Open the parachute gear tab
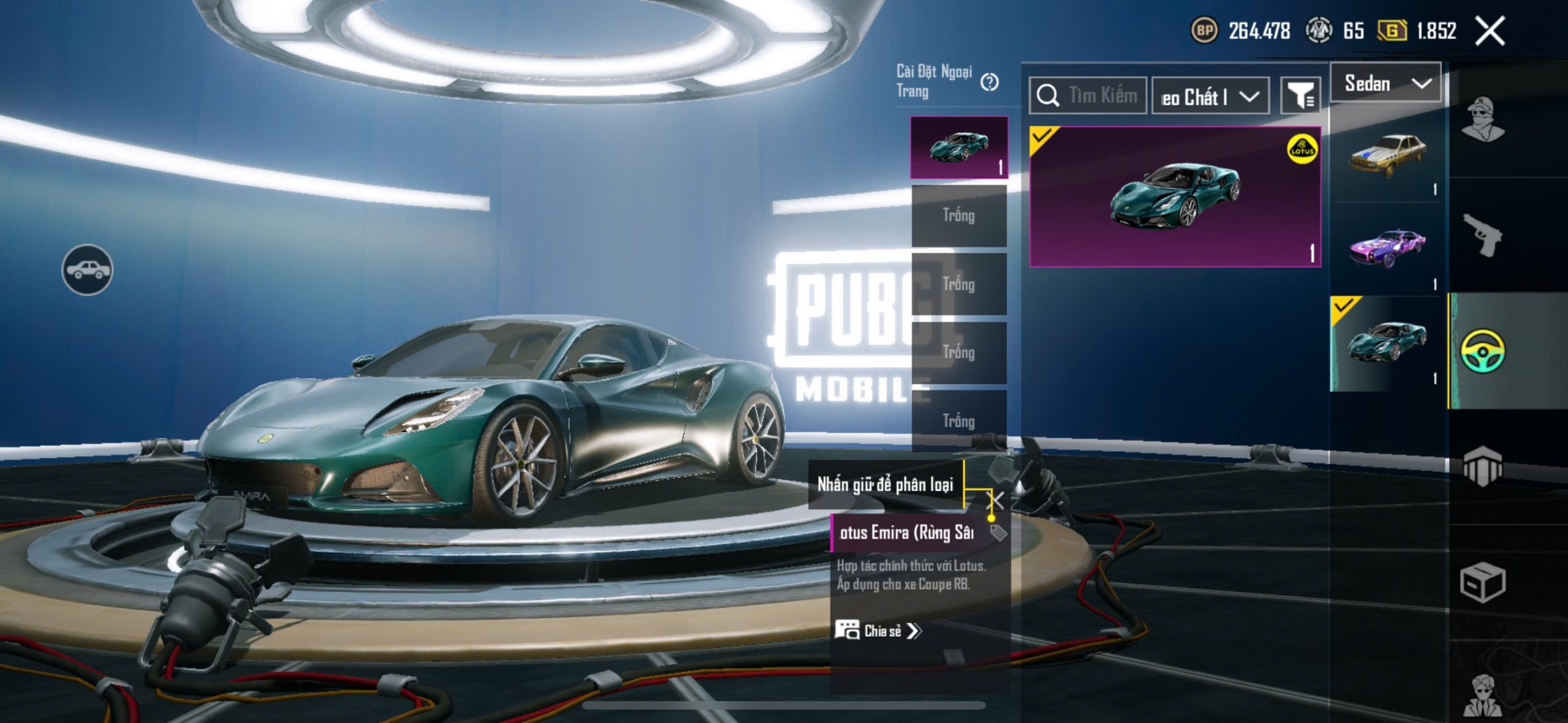Image resolution: width=1568 pixels, height=723 pixels. point(1482,466)
